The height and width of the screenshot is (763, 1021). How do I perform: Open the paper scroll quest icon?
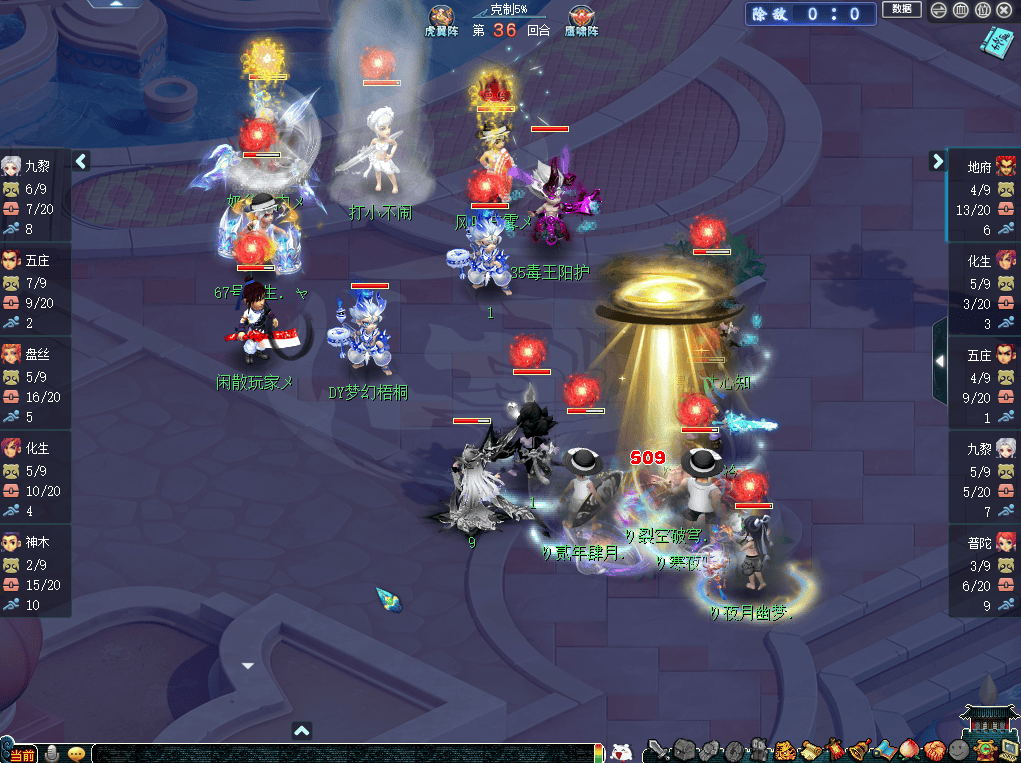click(x=809, y=750)
